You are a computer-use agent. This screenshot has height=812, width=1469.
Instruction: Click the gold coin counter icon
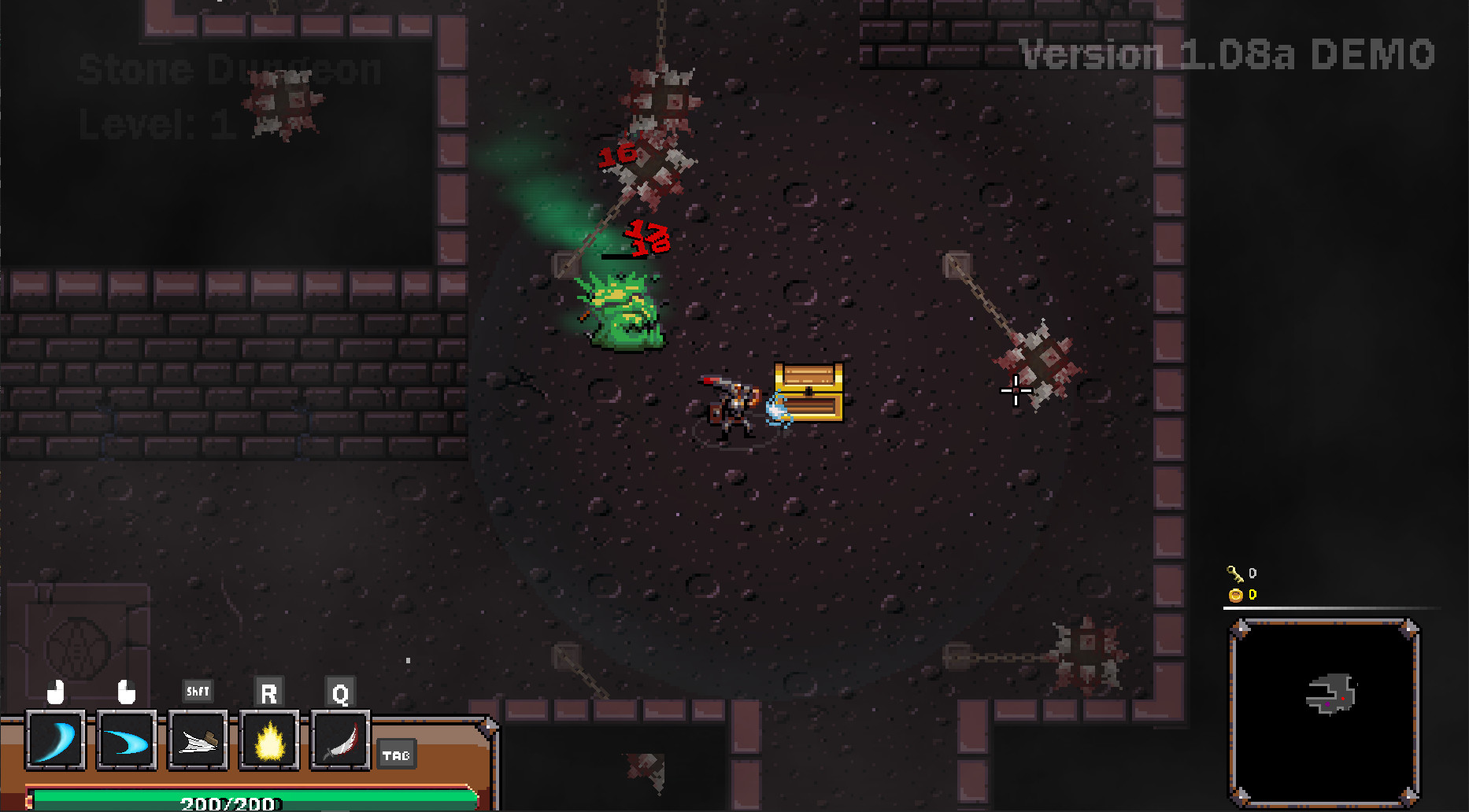tap(1236, 596)
